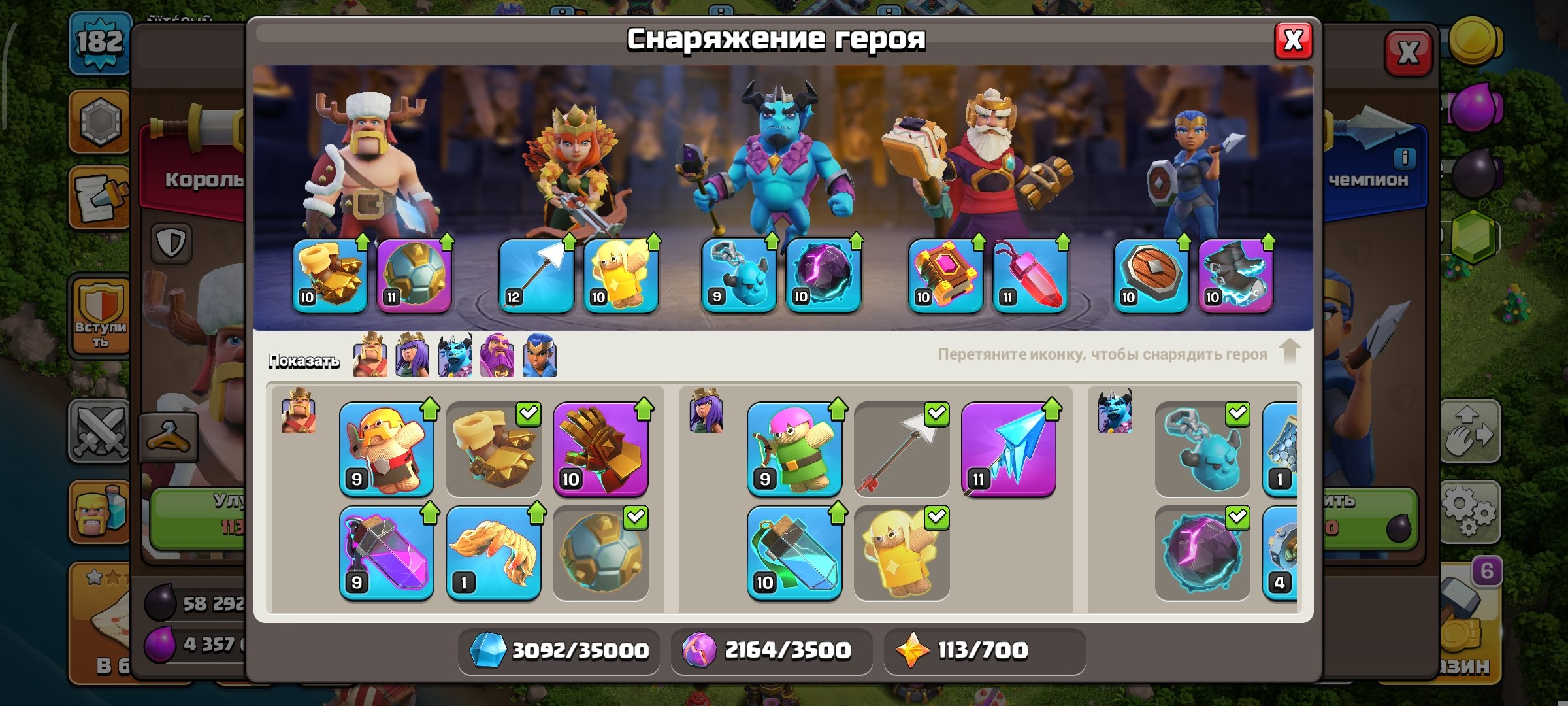Screen dimensions: 1568x706
Task: Select the Rage Vial equipment
Action: (385, 552)
